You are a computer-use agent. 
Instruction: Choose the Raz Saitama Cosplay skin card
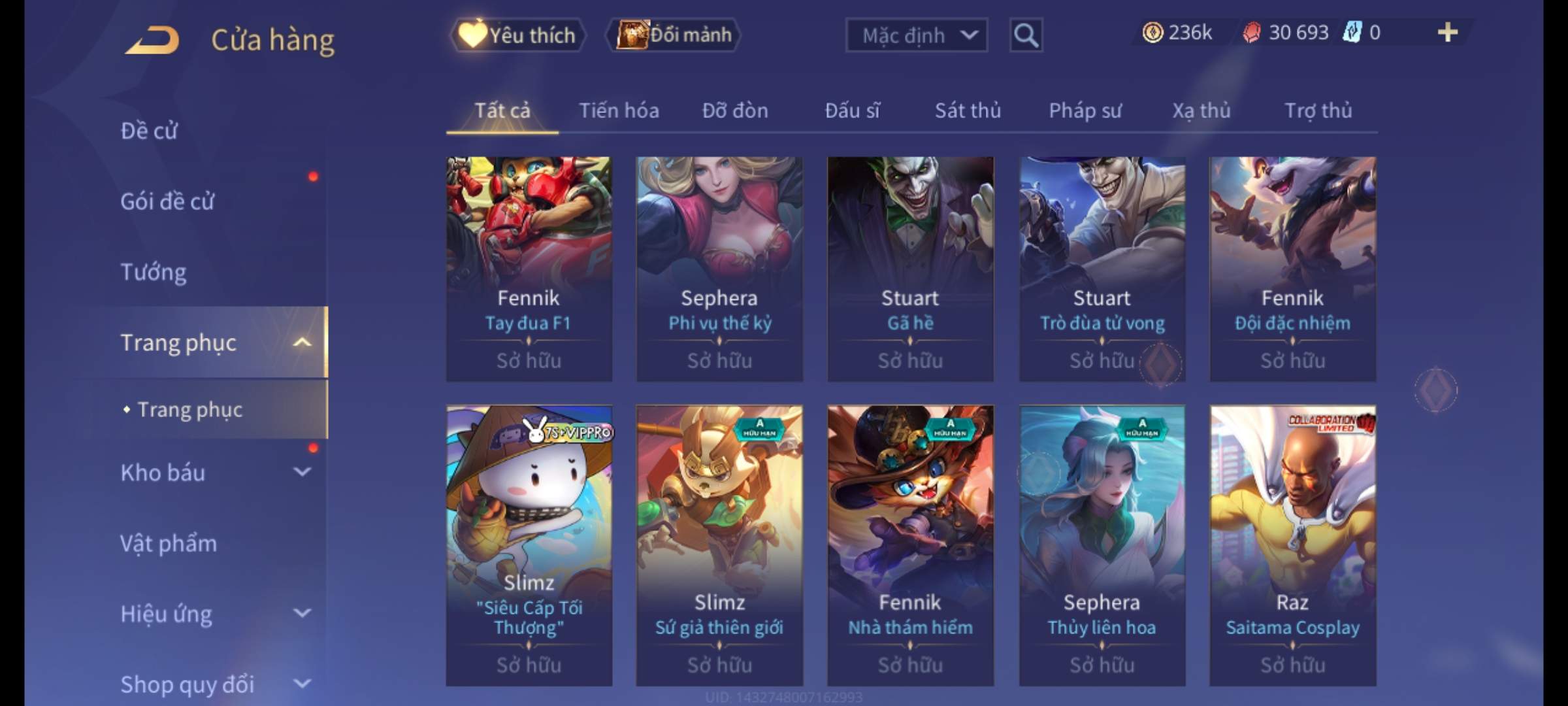[x=1292, y=545]
